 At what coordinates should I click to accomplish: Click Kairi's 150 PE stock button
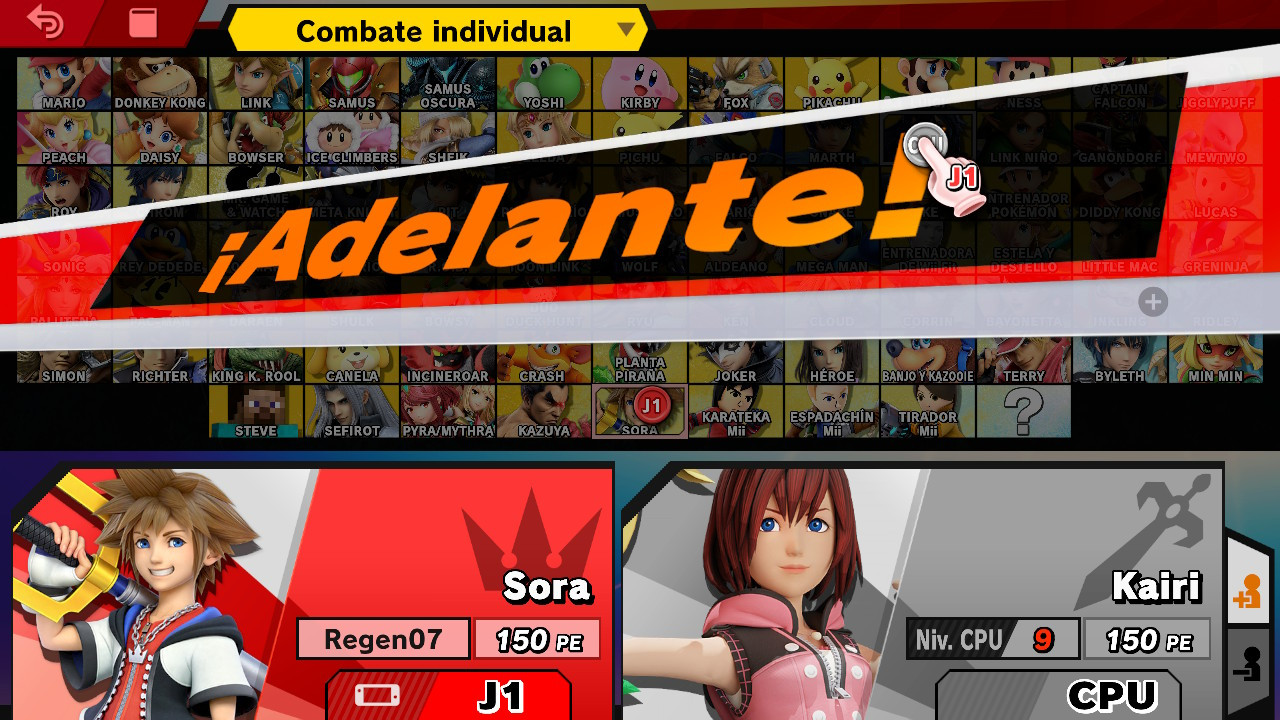coord(1148,638)
